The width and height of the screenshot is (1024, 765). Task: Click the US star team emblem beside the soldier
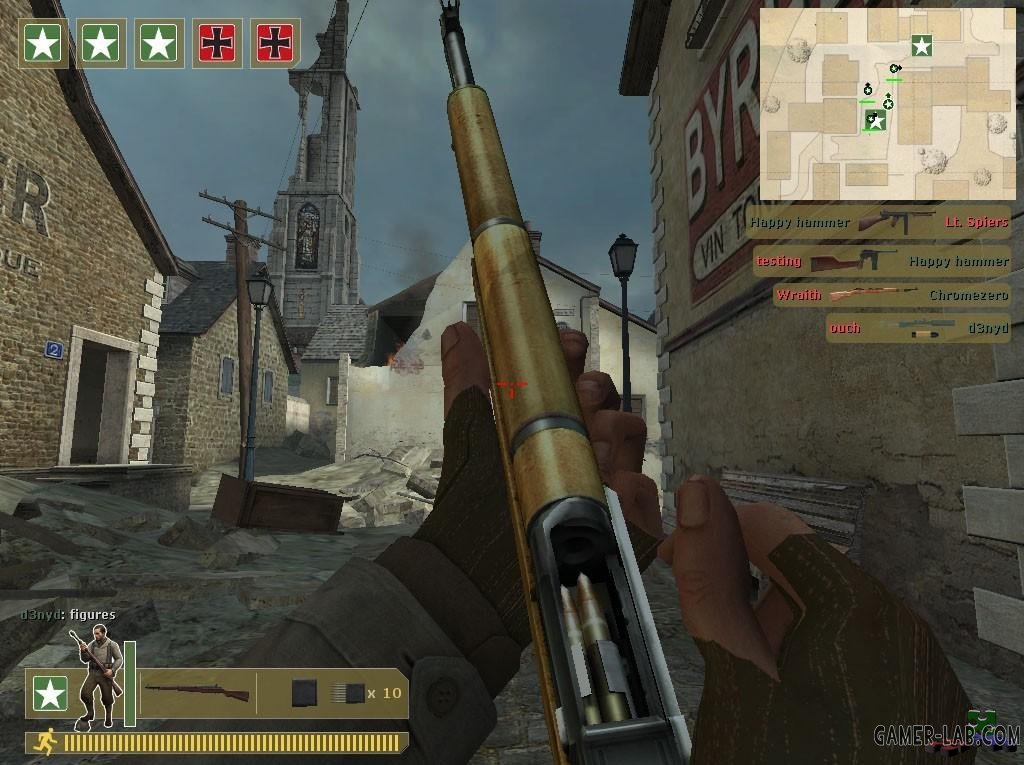click(x=48, y=693)
